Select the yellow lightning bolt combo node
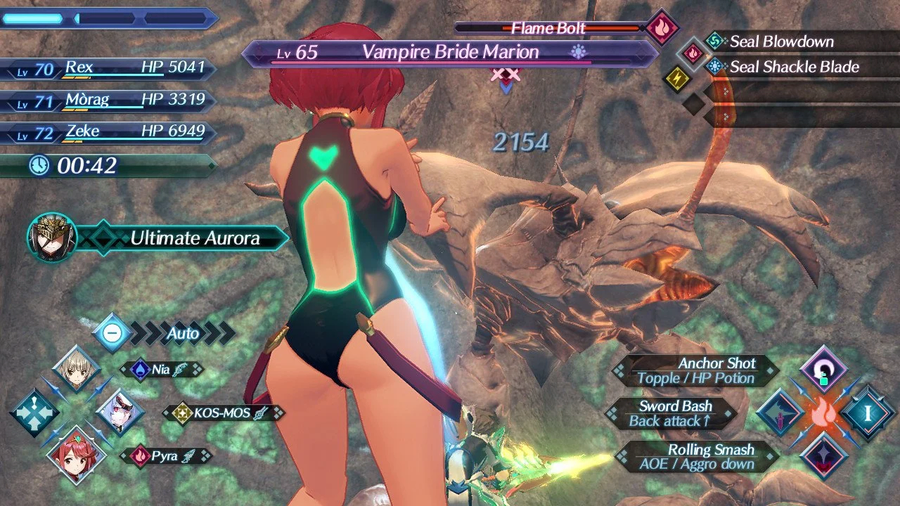The height and width of the screenshot is (506, 900). [677, 77]
